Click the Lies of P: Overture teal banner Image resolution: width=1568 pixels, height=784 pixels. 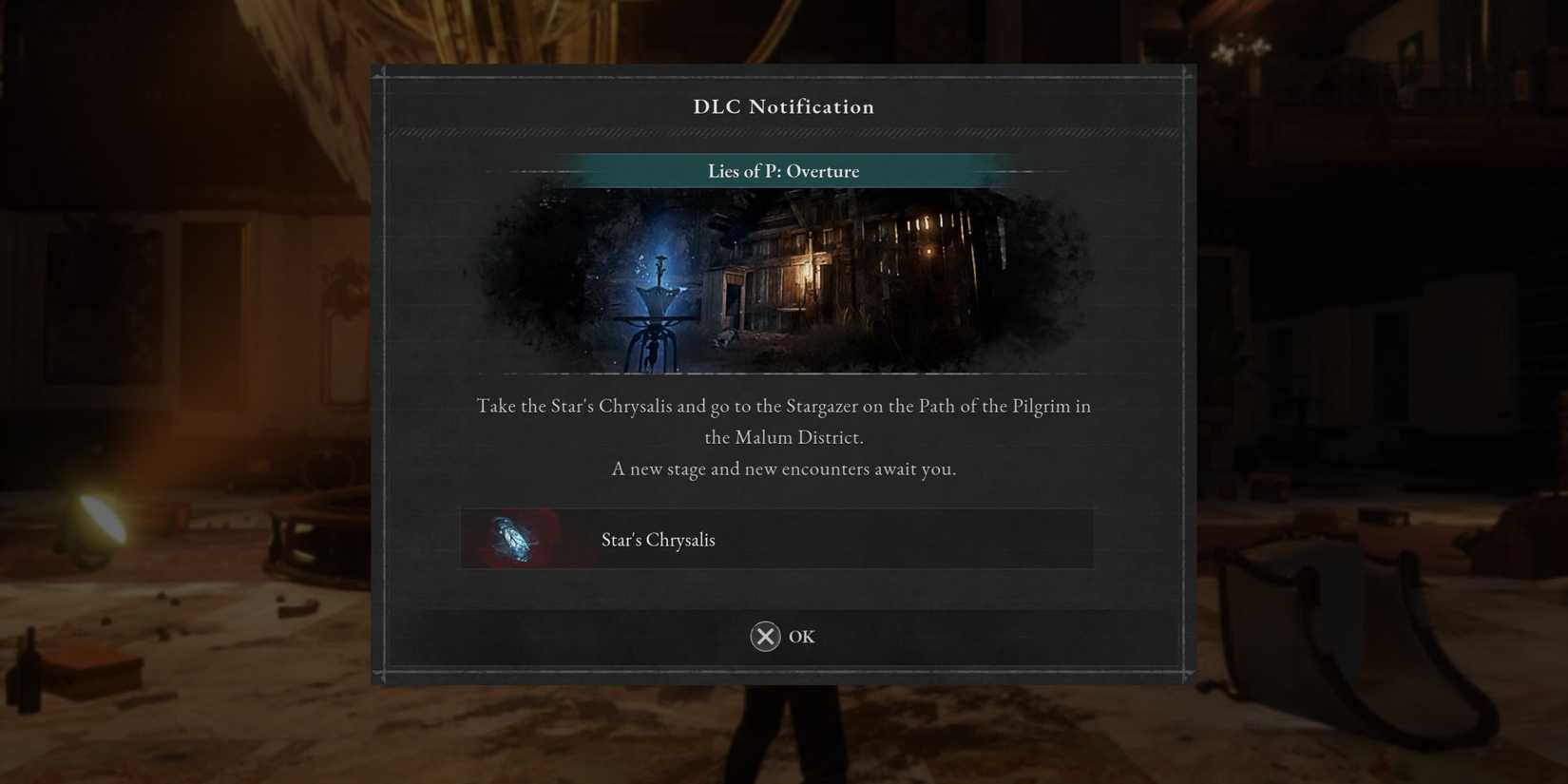pos(783,171)
